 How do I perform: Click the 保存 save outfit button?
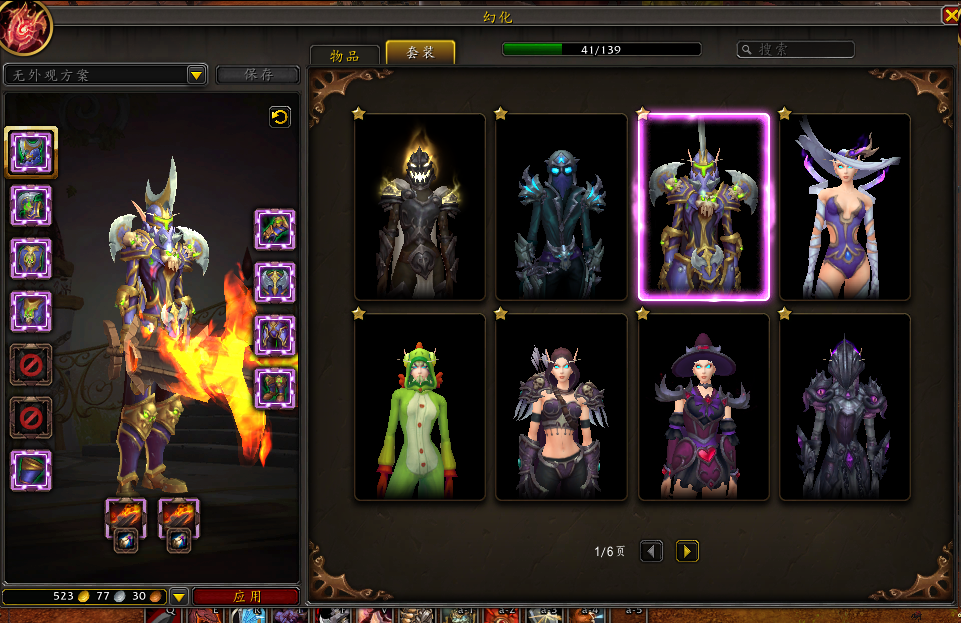(258, 75)
